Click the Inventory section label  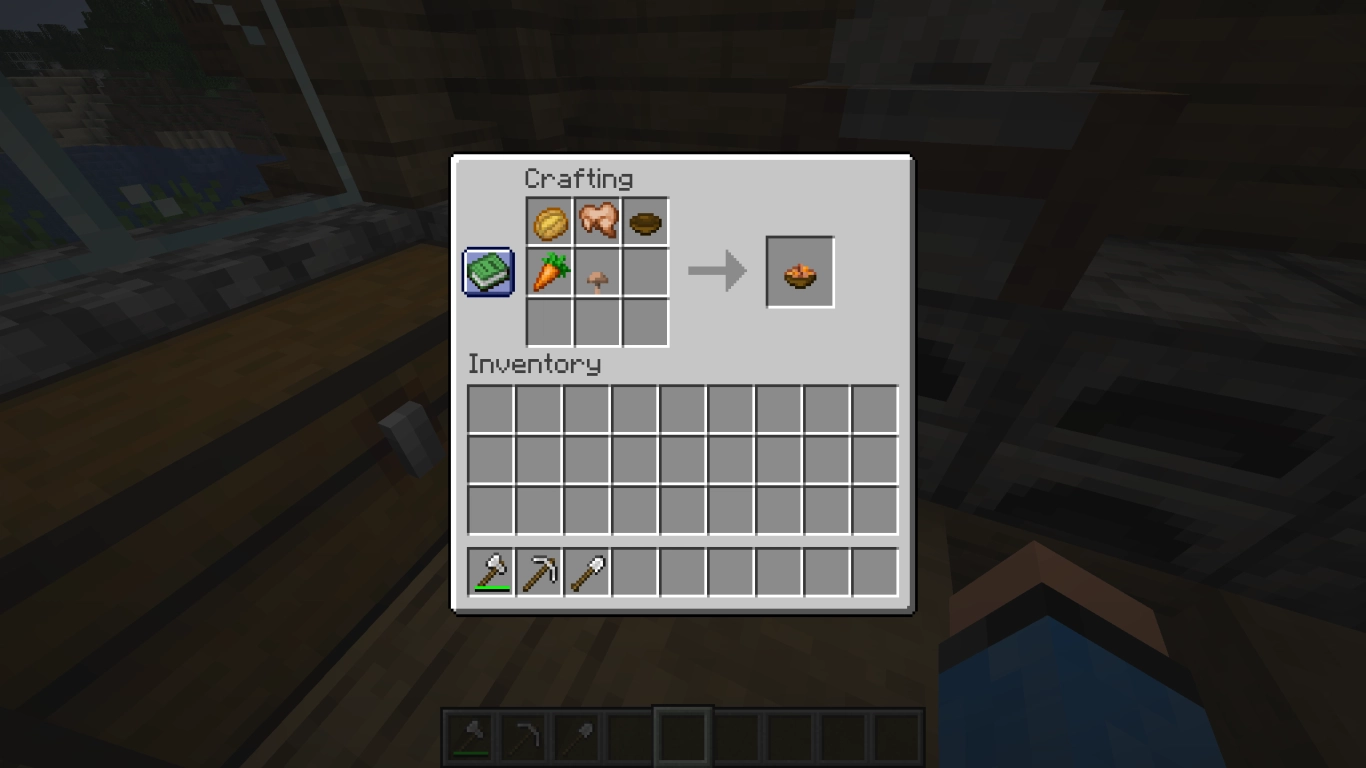(x=535, y=364)
